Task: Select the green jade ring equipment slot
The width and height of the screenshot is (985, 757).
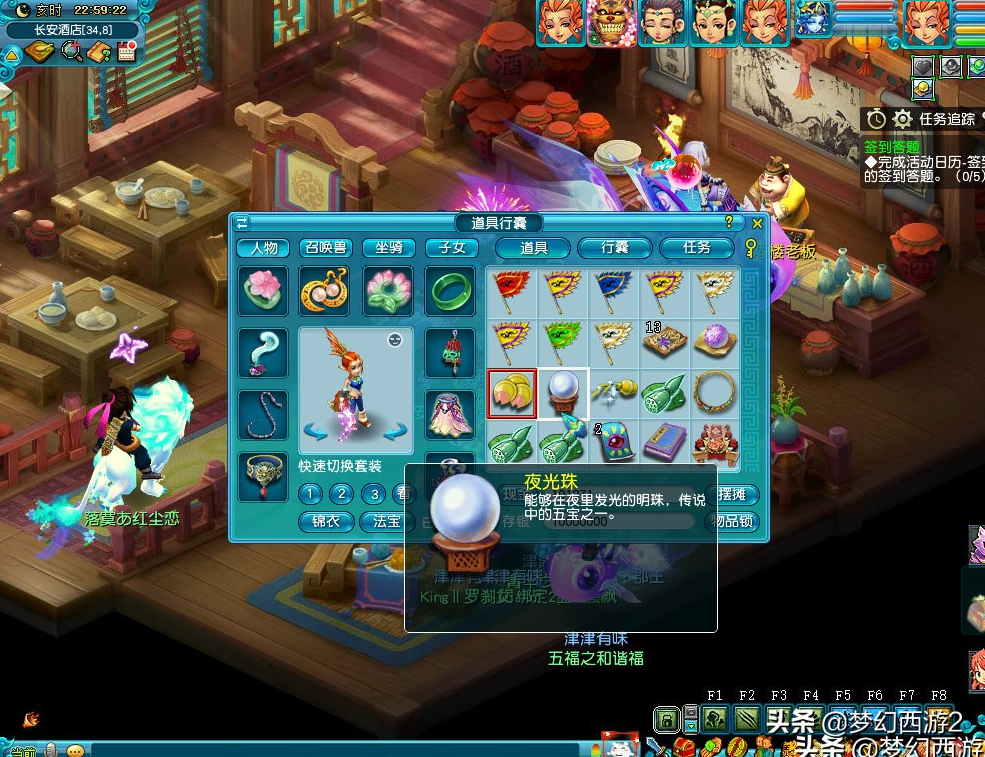Action: point(451,291)
